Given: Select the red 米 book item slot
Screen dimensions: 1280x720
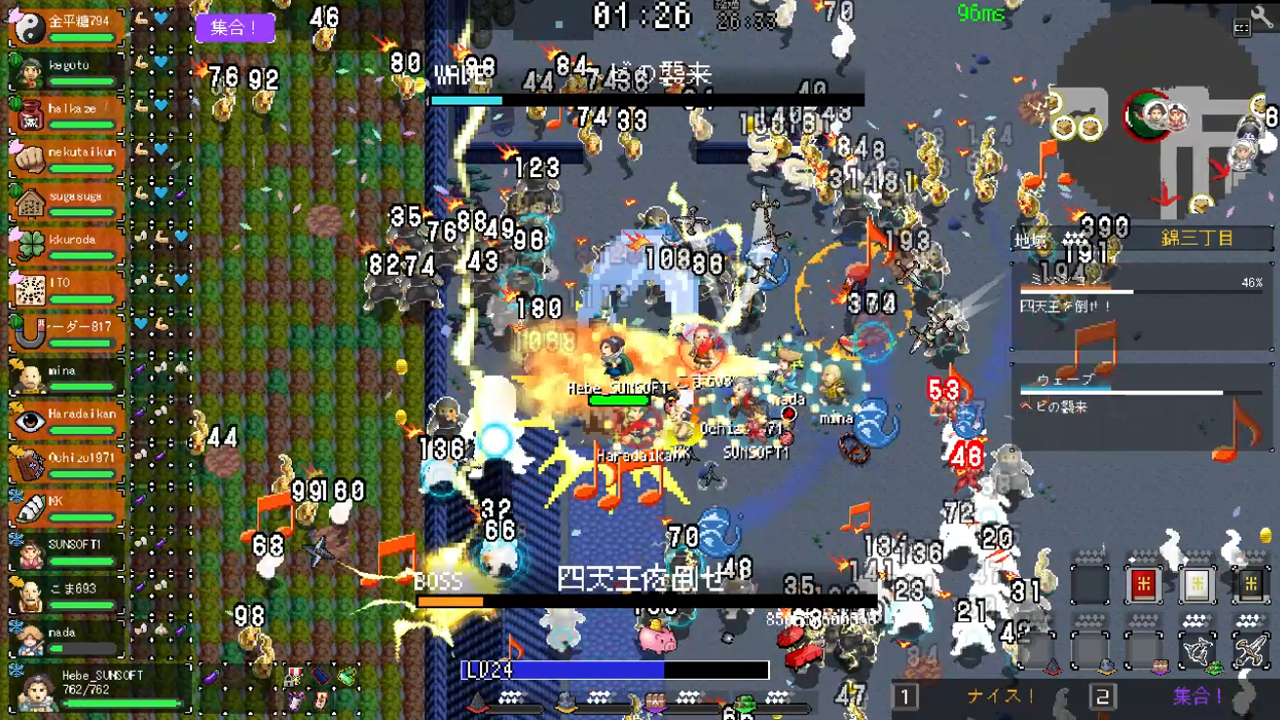Looking at the screenshot, I should pos(1144,583).
